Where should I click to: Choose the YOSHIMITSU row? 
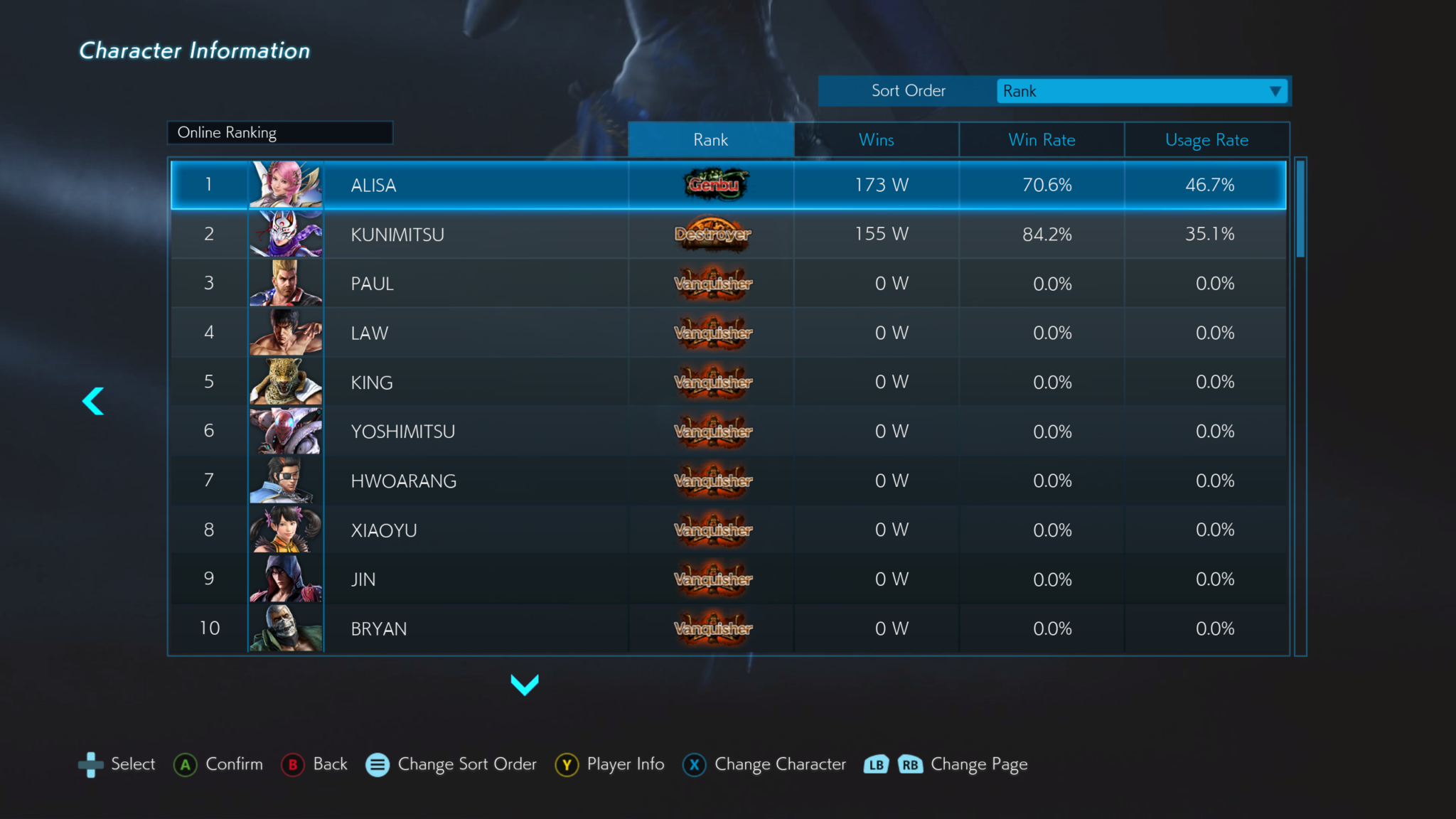coord(728,432)
